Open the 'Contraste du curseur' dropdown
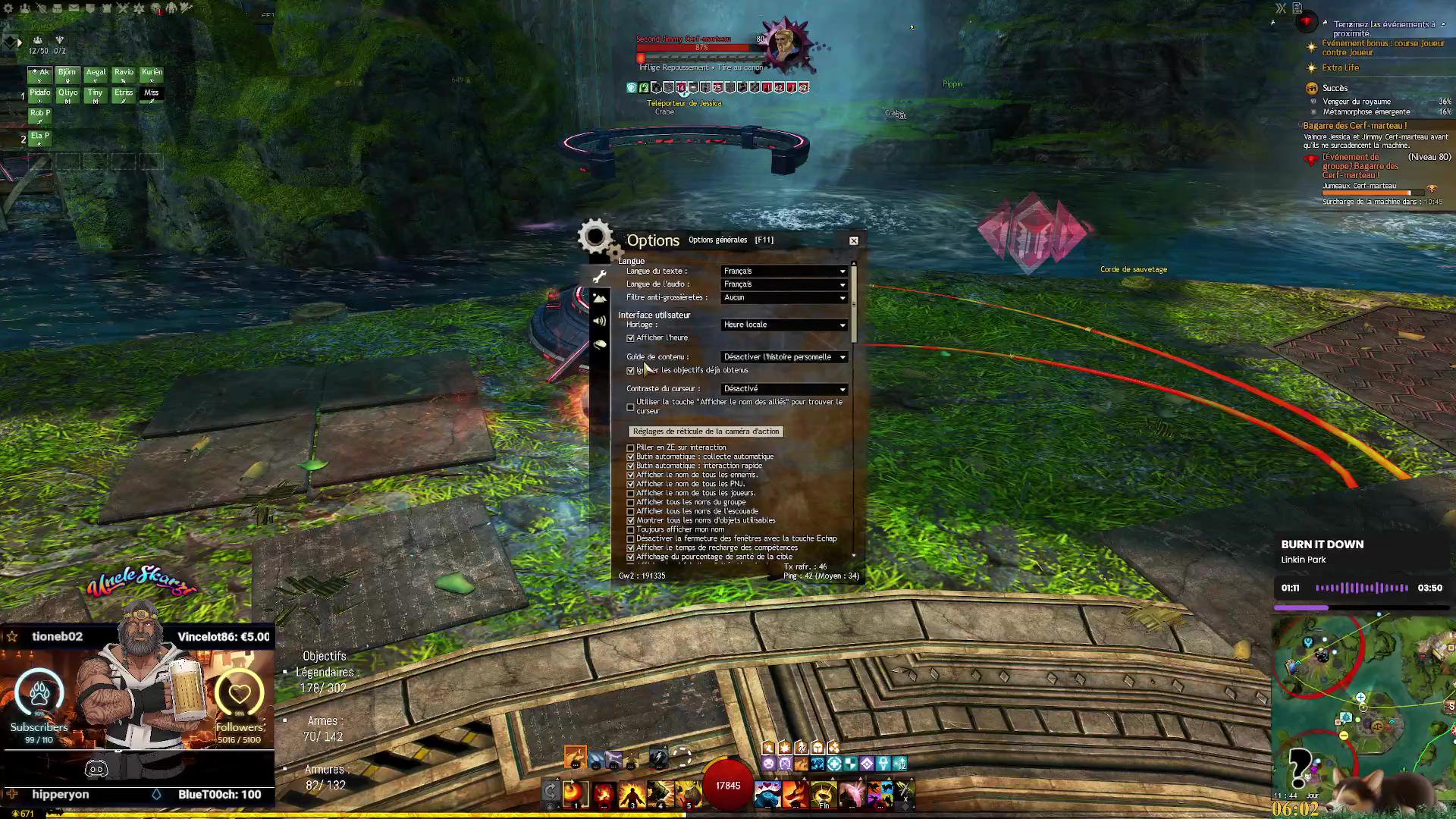The width and height of the screenshot is (1456, 819). click(784, 388)
